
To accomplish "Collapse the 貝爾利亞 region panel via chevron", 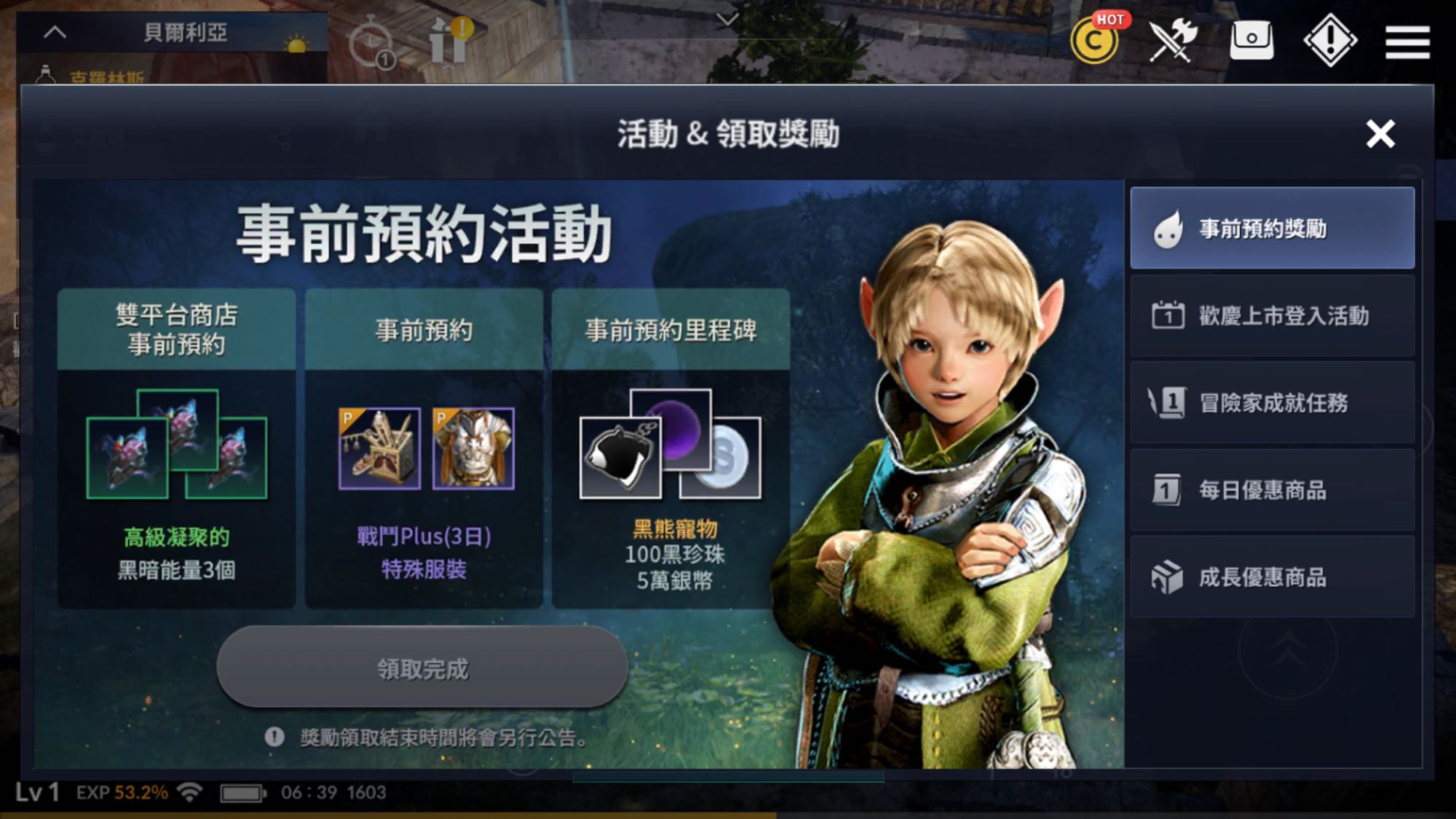I will pyautogui.click(x=54, y=31).
